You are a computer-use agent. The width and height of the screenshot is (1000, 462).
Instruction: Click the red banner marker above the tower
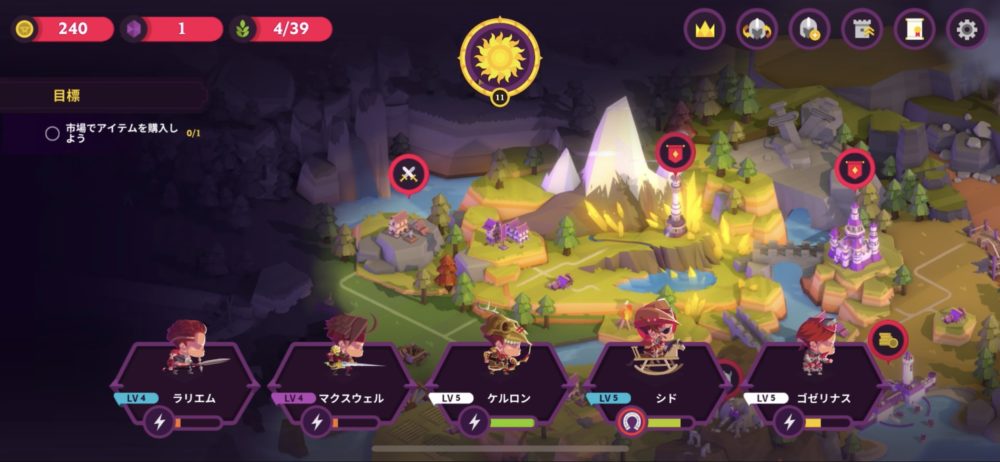(674, 151)
